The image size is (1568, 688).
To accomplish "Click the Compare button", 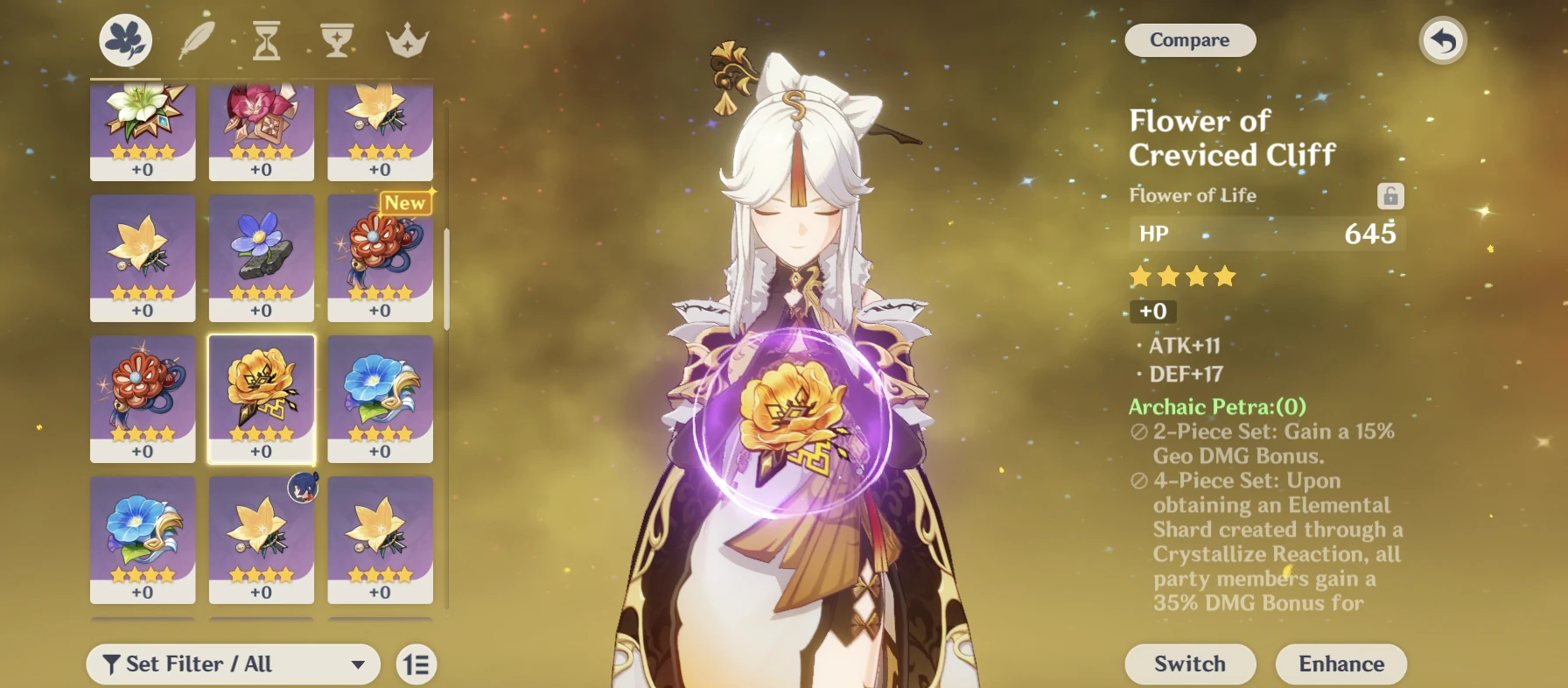I will (x=1189, y=40).
